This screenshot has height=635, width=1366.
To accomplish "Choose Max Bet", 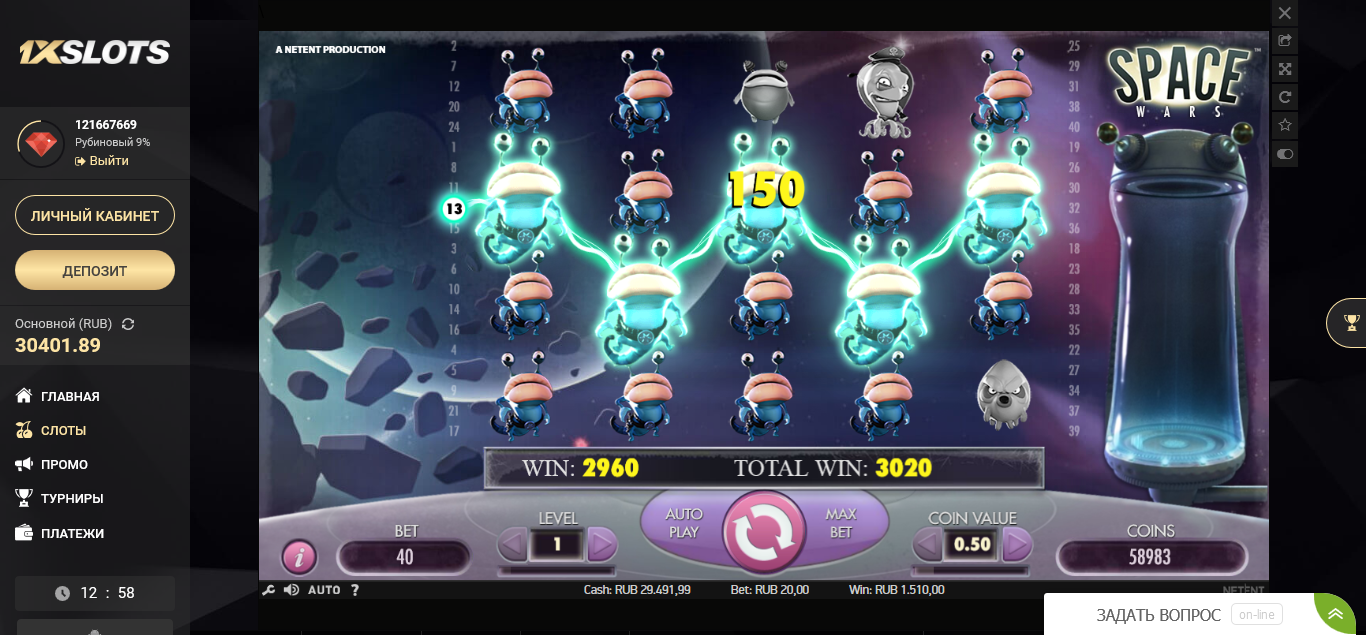I will click(x=841, y=523).
